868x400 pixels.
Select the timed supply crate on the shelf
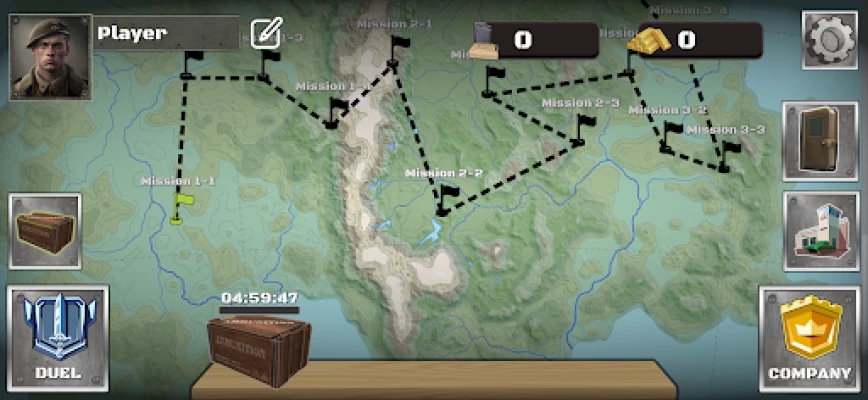(258, 351)
